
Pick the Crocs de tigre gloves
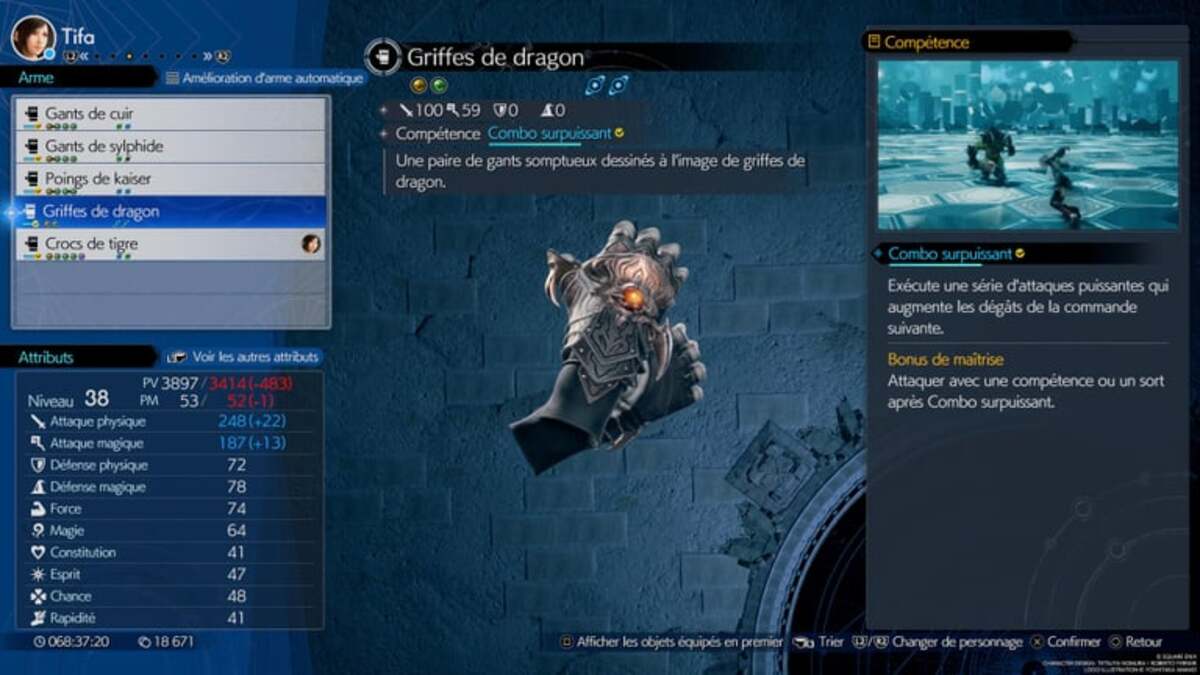172,244
